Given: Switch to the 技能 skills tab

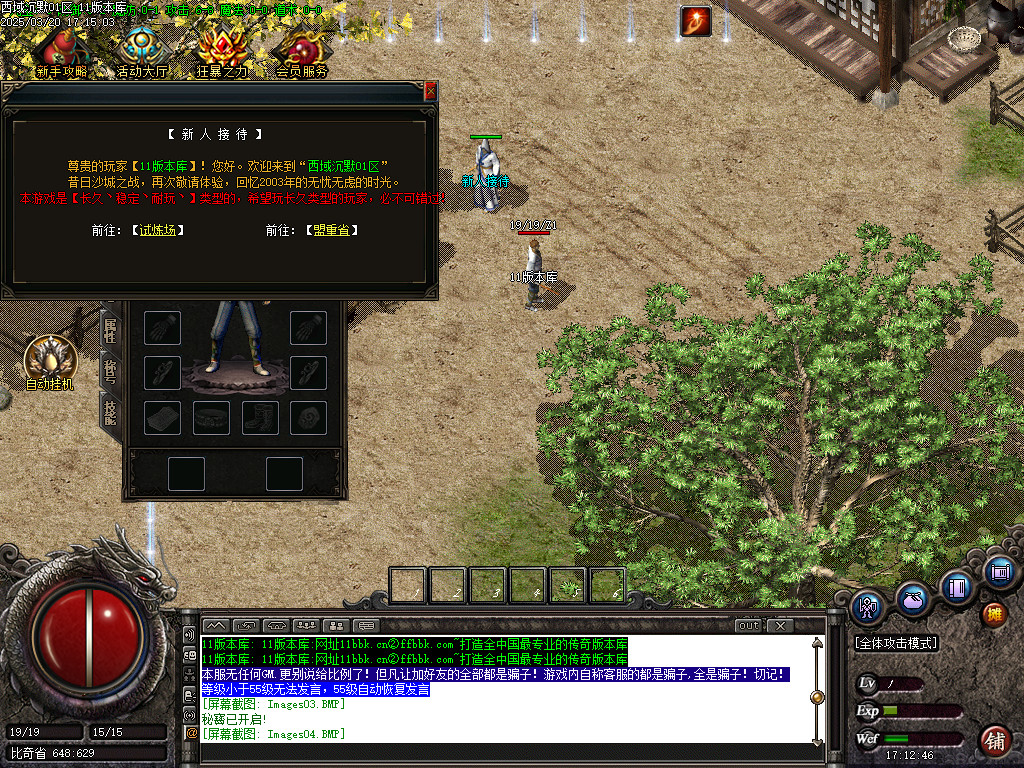Looking at the screenshot, I should [x=110, y=411].
